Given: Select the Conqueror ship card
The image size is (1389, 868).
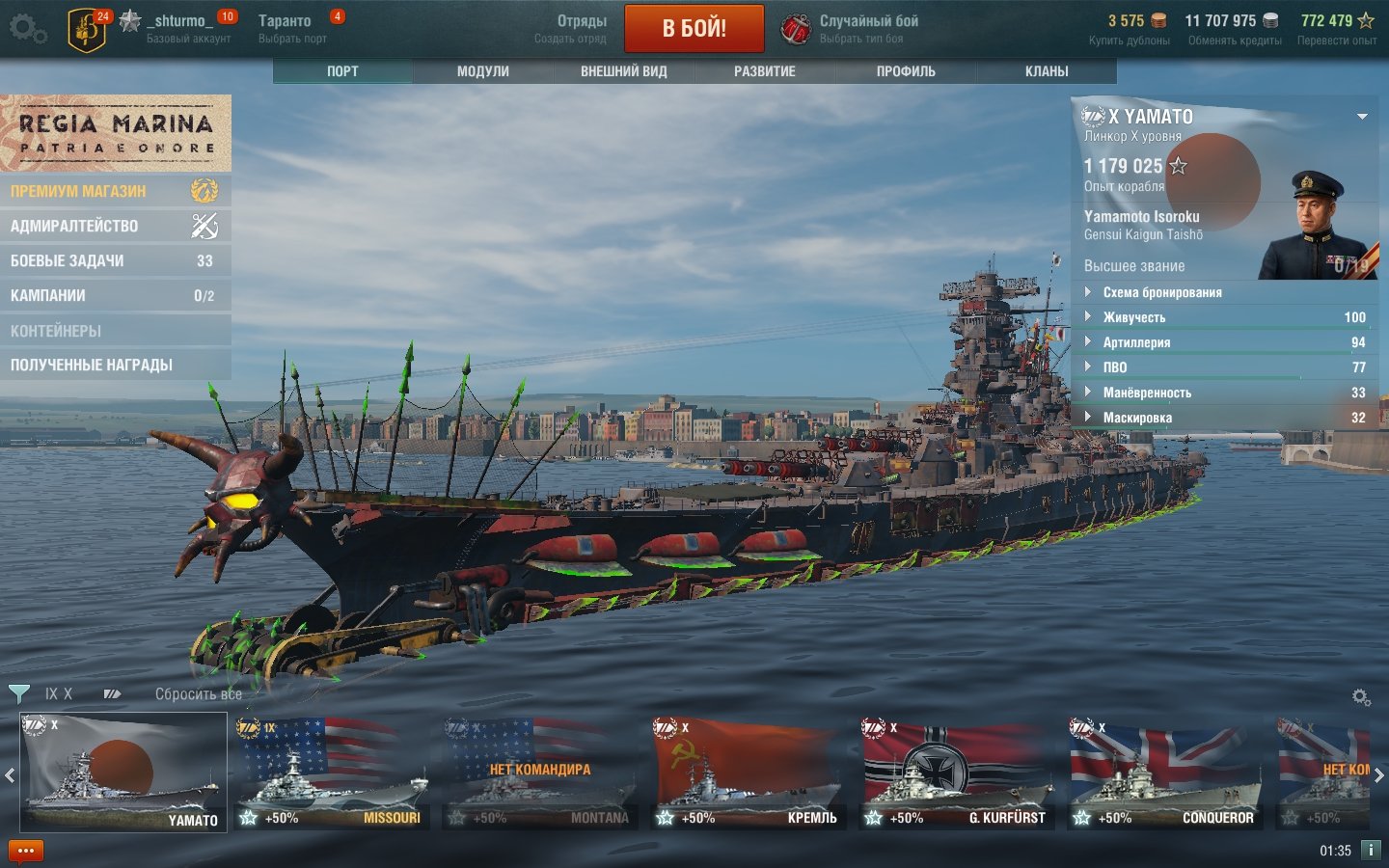Looking at the screenshot, I should click(1164, 773).
